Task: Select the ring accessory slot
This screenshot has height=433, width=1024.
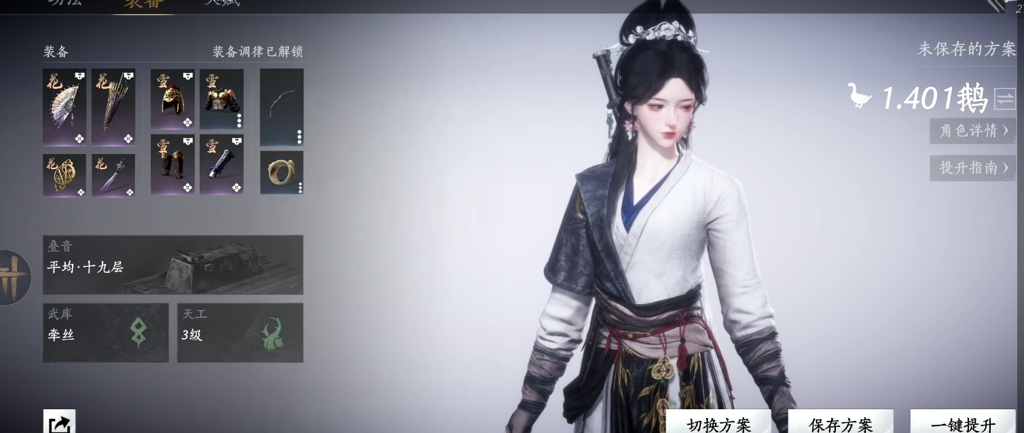Action: point(281,172)
